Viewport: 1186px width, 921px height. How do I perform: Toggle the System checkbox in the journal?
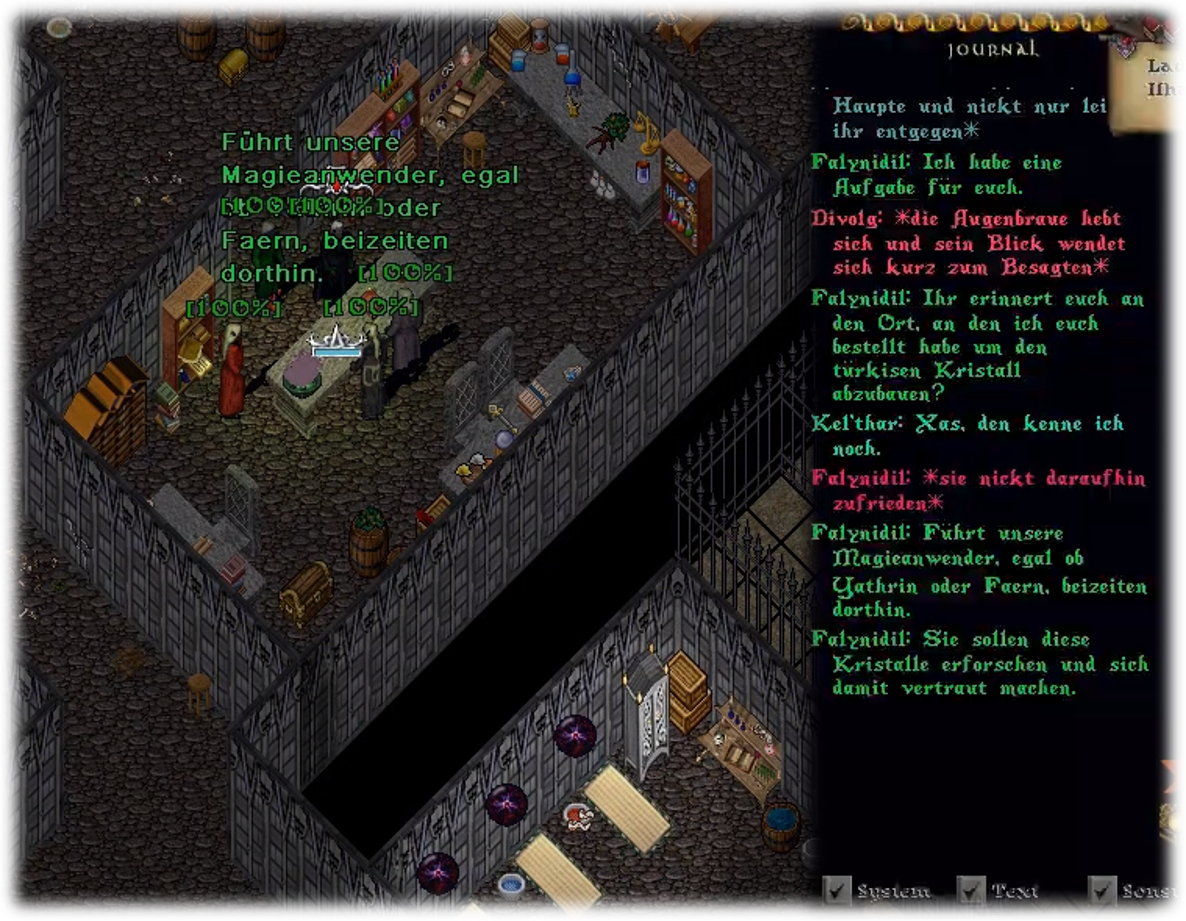click(836, 888)
